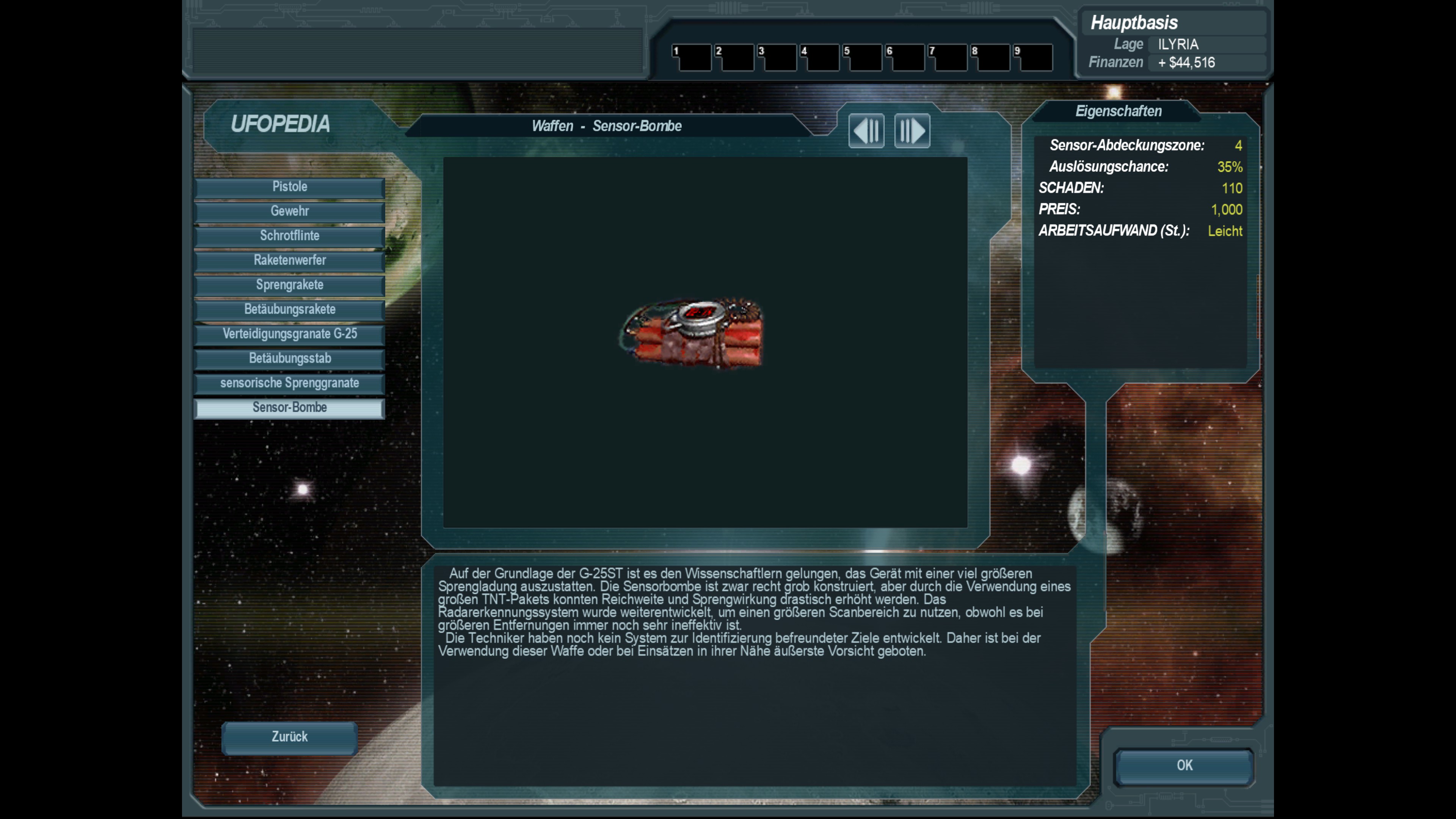
Task: Select squad slot number 9
Action: tap(1033, 58)
